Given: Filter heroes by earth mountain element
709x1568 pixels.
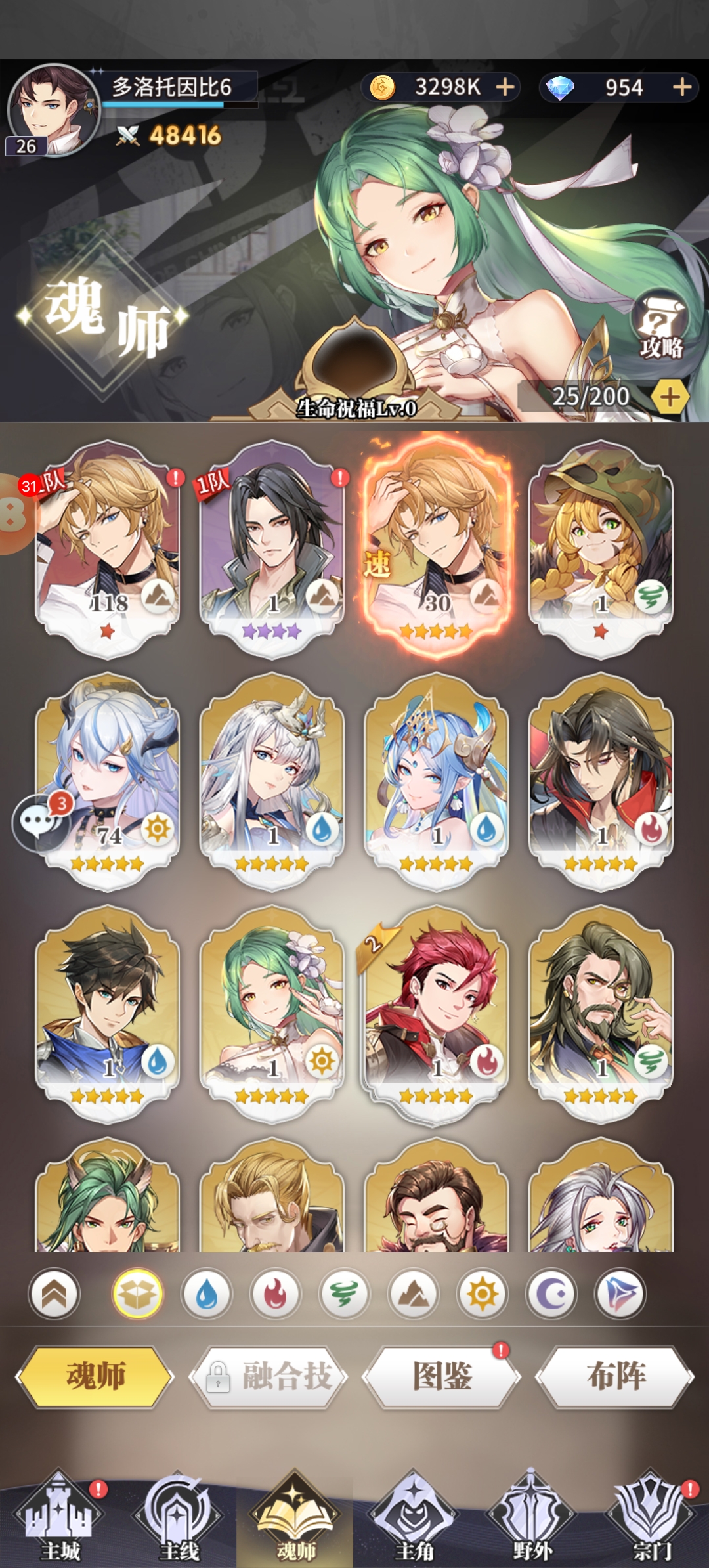Looking at the screenshot, I should [414, 1294].
